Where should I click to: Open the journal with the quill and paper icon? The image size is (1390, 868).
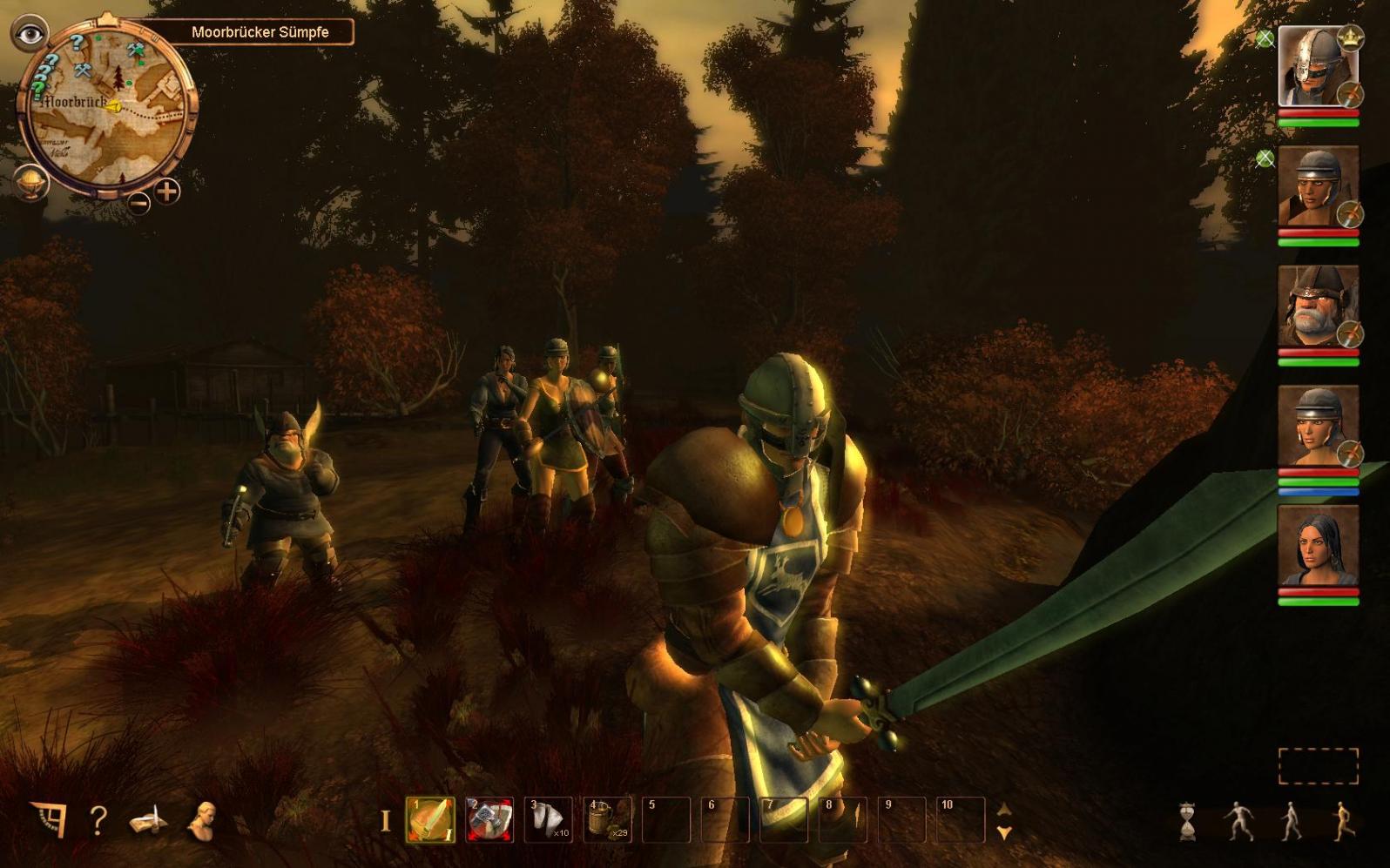(x=150, y=819)
